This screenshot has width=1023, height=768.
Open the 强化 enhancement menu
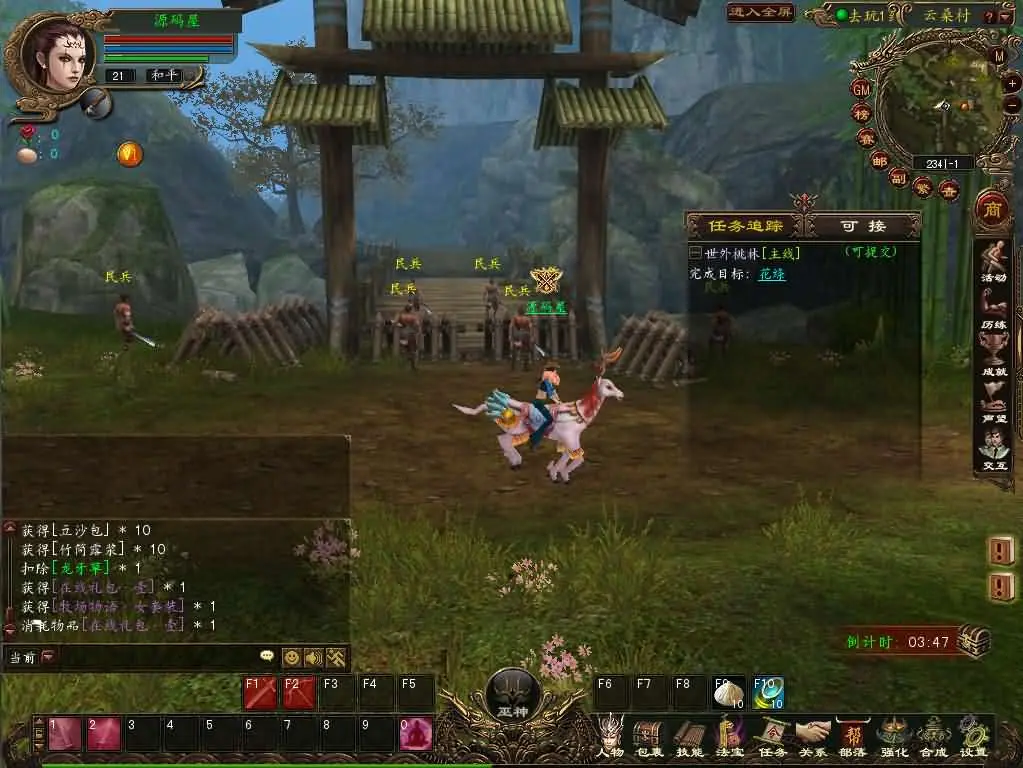pyautogui.click(x=893, y=735)
